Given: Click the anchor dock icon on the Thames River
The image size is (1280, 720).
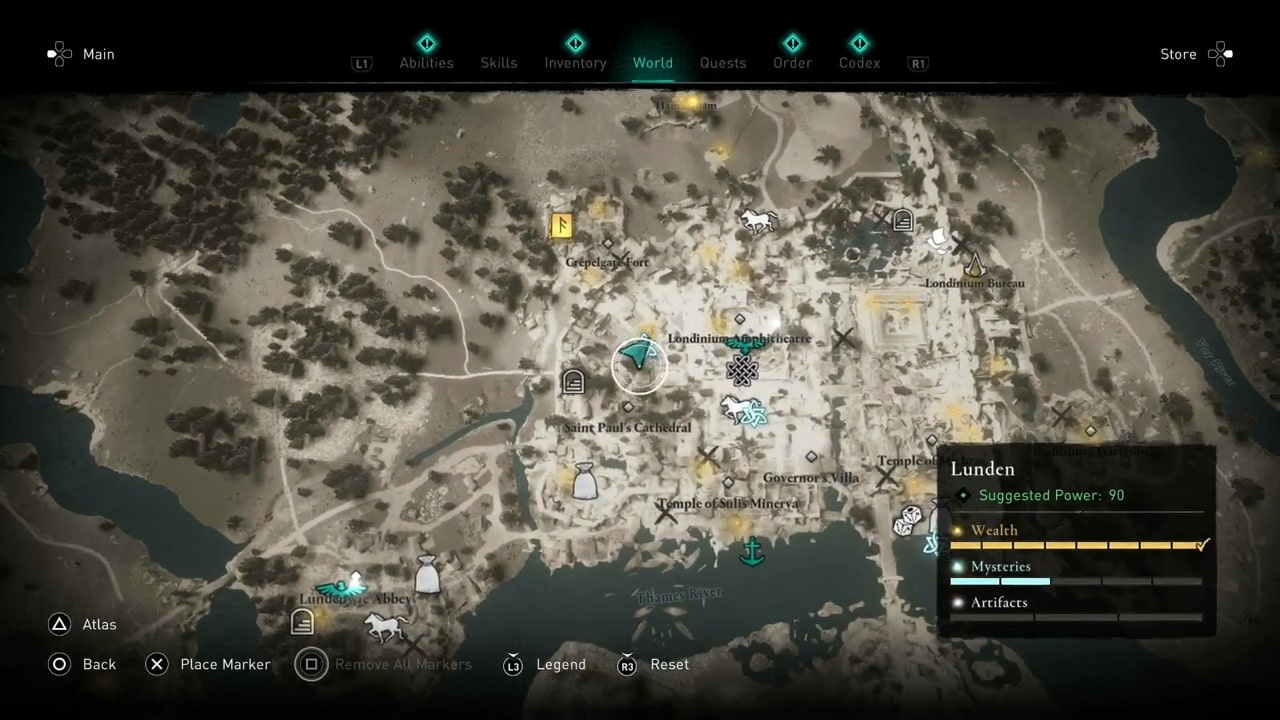Looking at the screenshot, I should 752,551.
